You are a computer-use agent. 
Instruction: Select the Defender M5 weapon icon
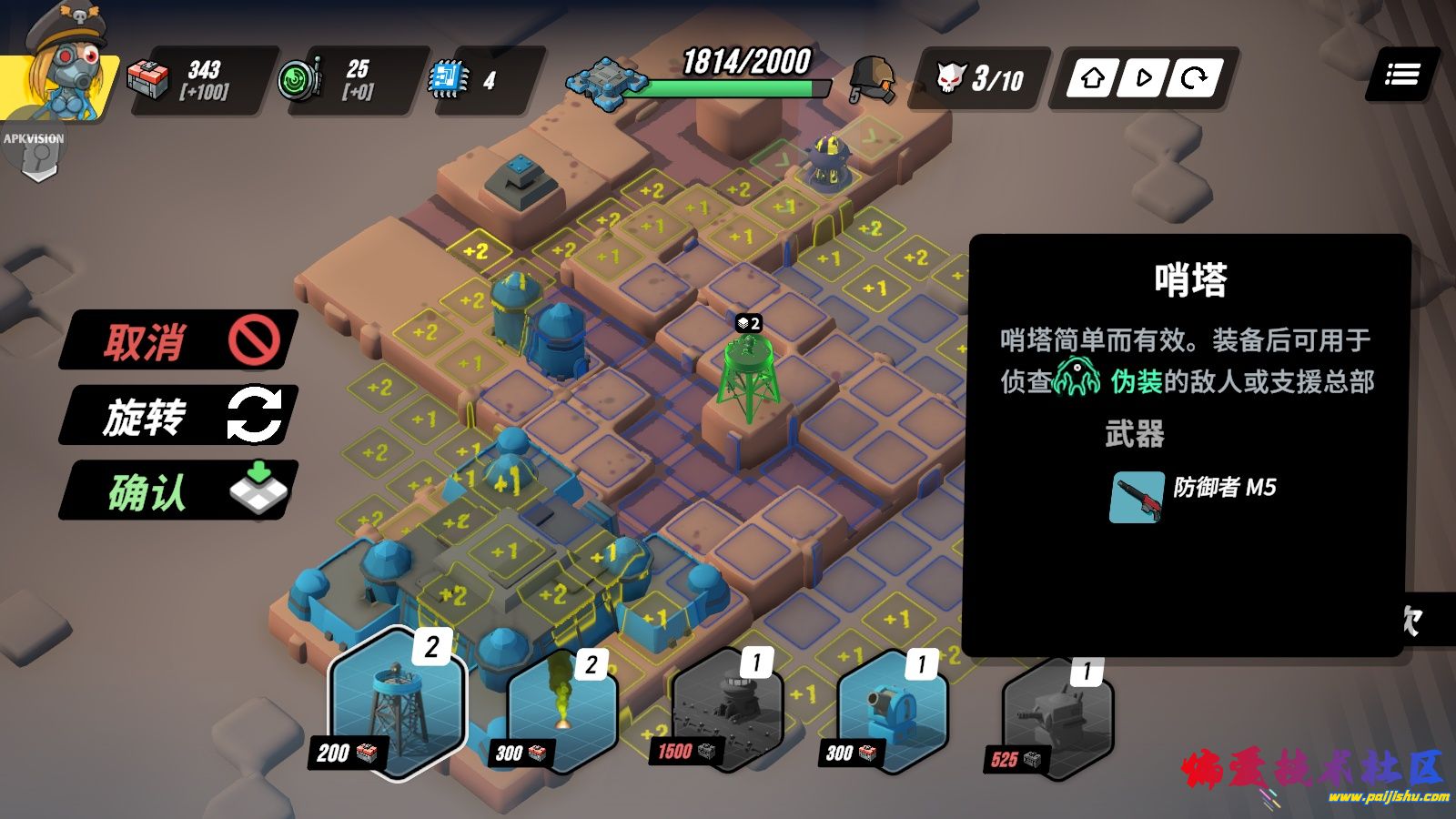[1137, 497]
